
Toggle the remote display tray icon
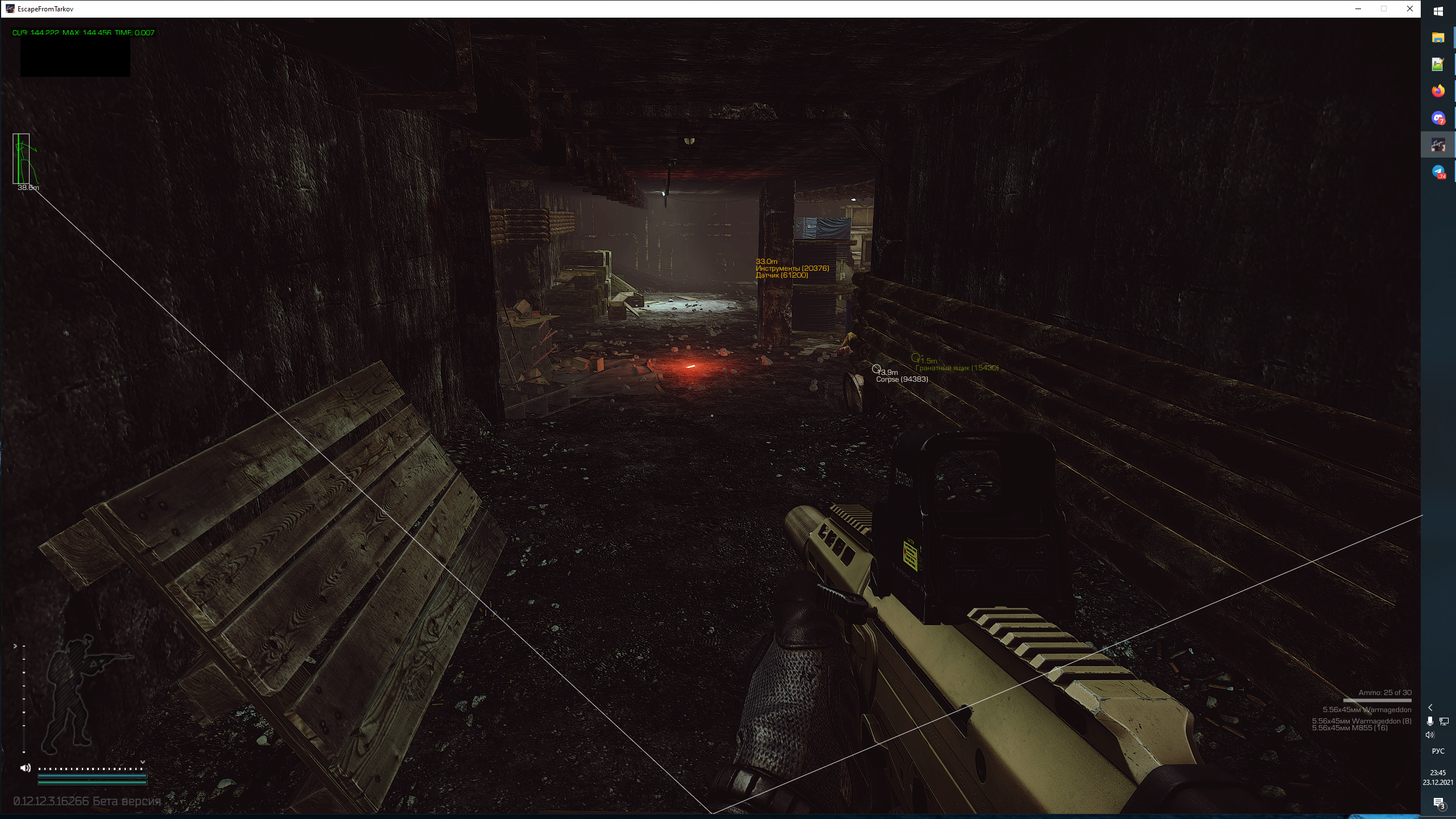tap(1443, 722)
